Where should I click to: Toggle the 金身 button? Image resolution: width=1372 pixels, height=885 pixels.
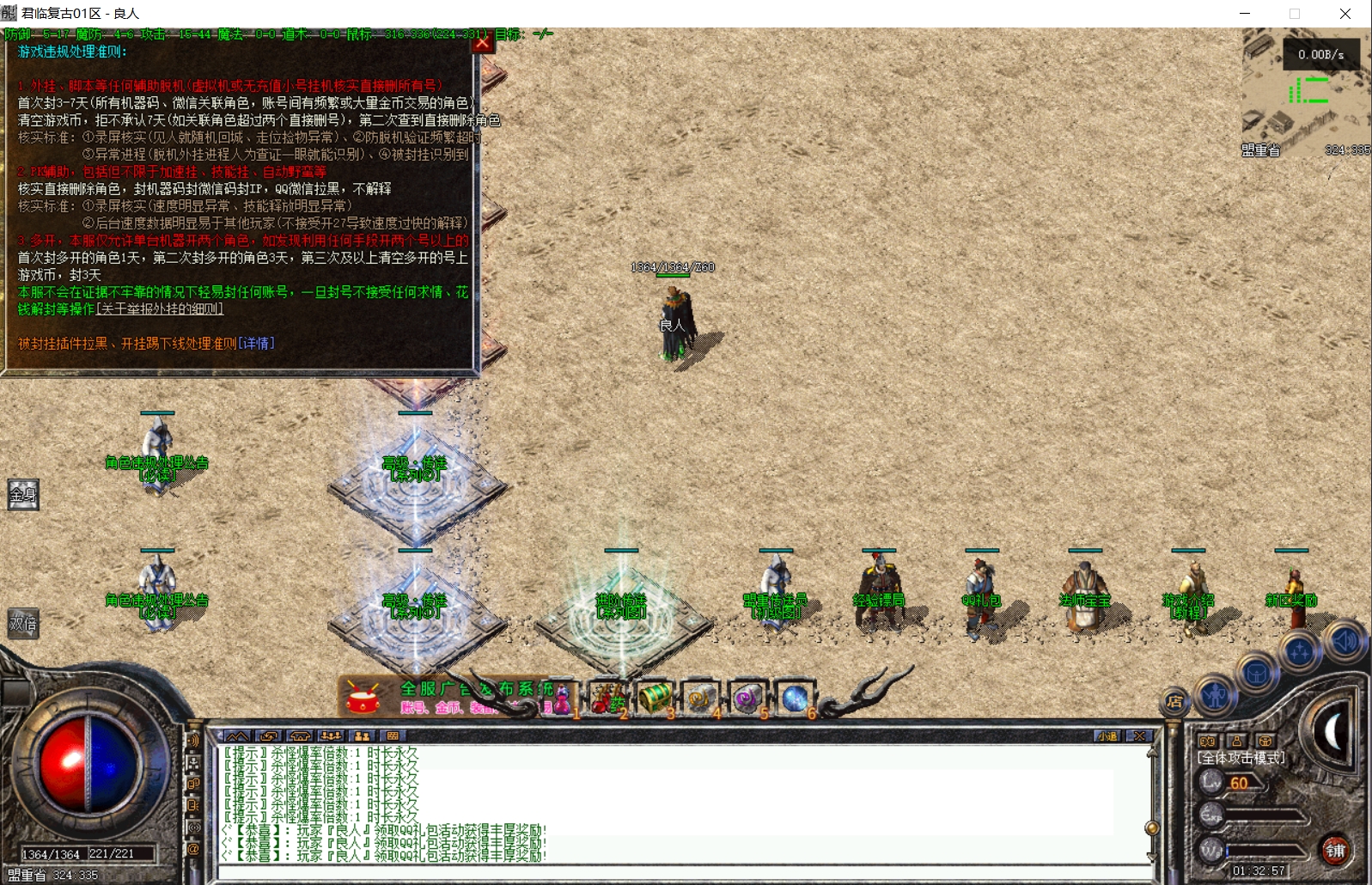(x=23, y=495)
